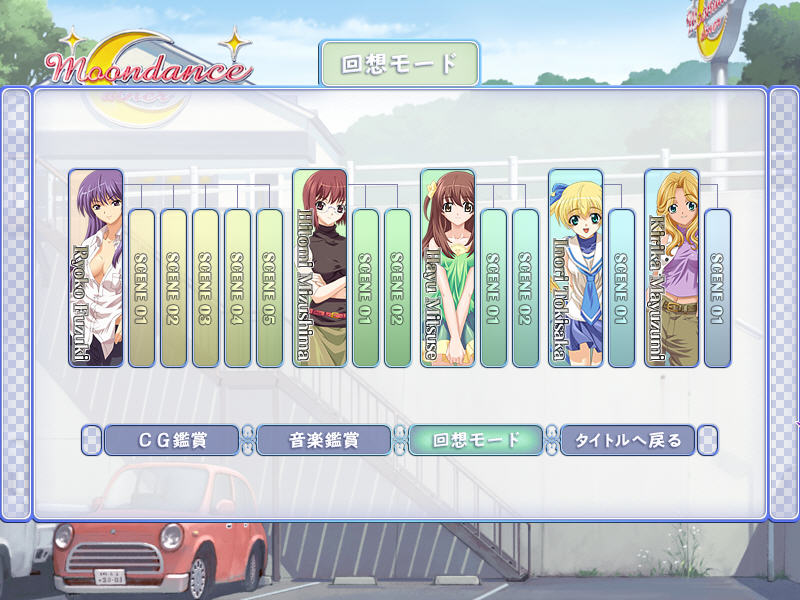Select Hitomi Mizushima's character portrait

(x=320, y=268)
